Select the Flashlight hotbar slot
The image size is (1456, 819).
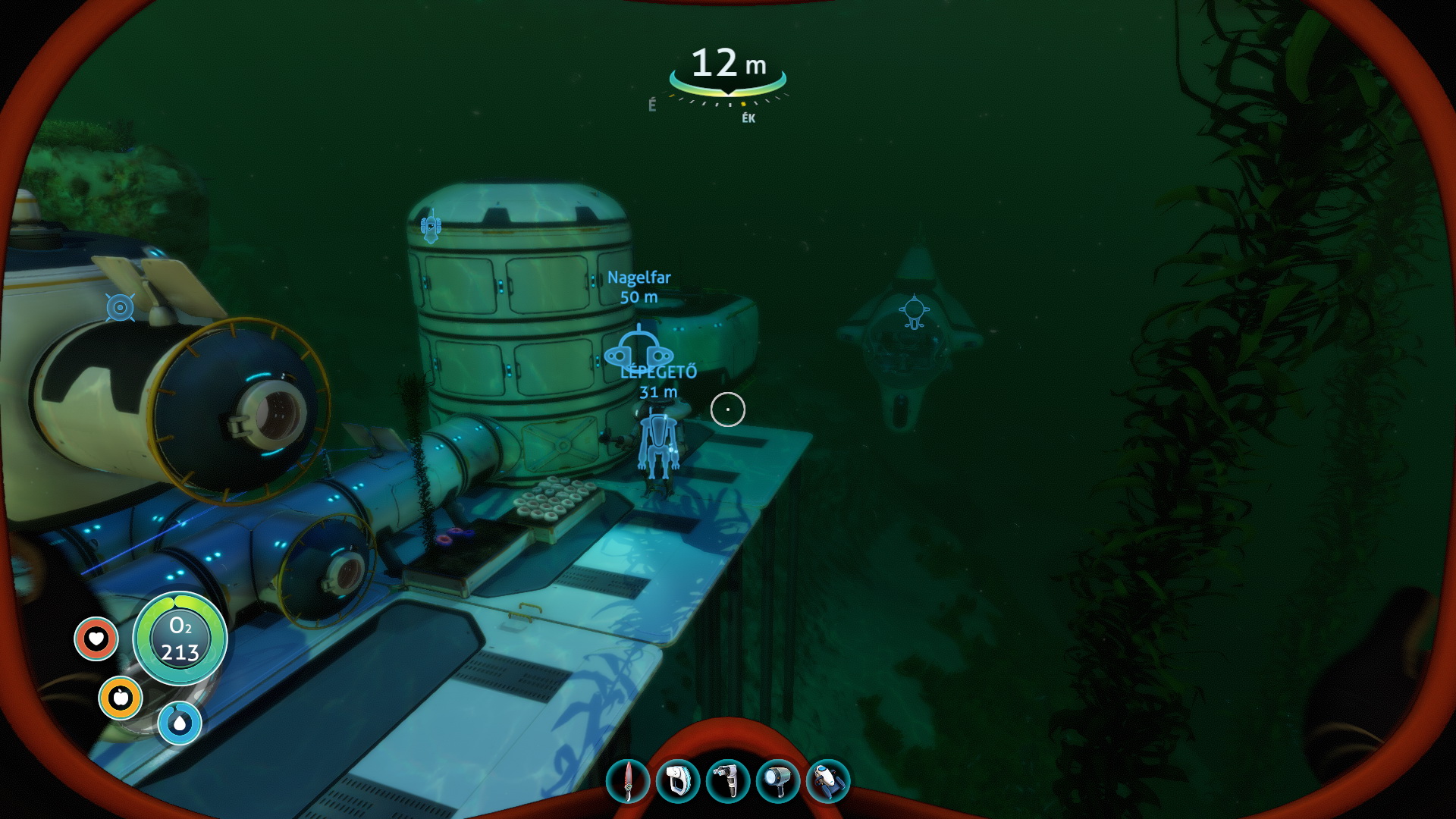pyautogui.click(x=778, y=781)
